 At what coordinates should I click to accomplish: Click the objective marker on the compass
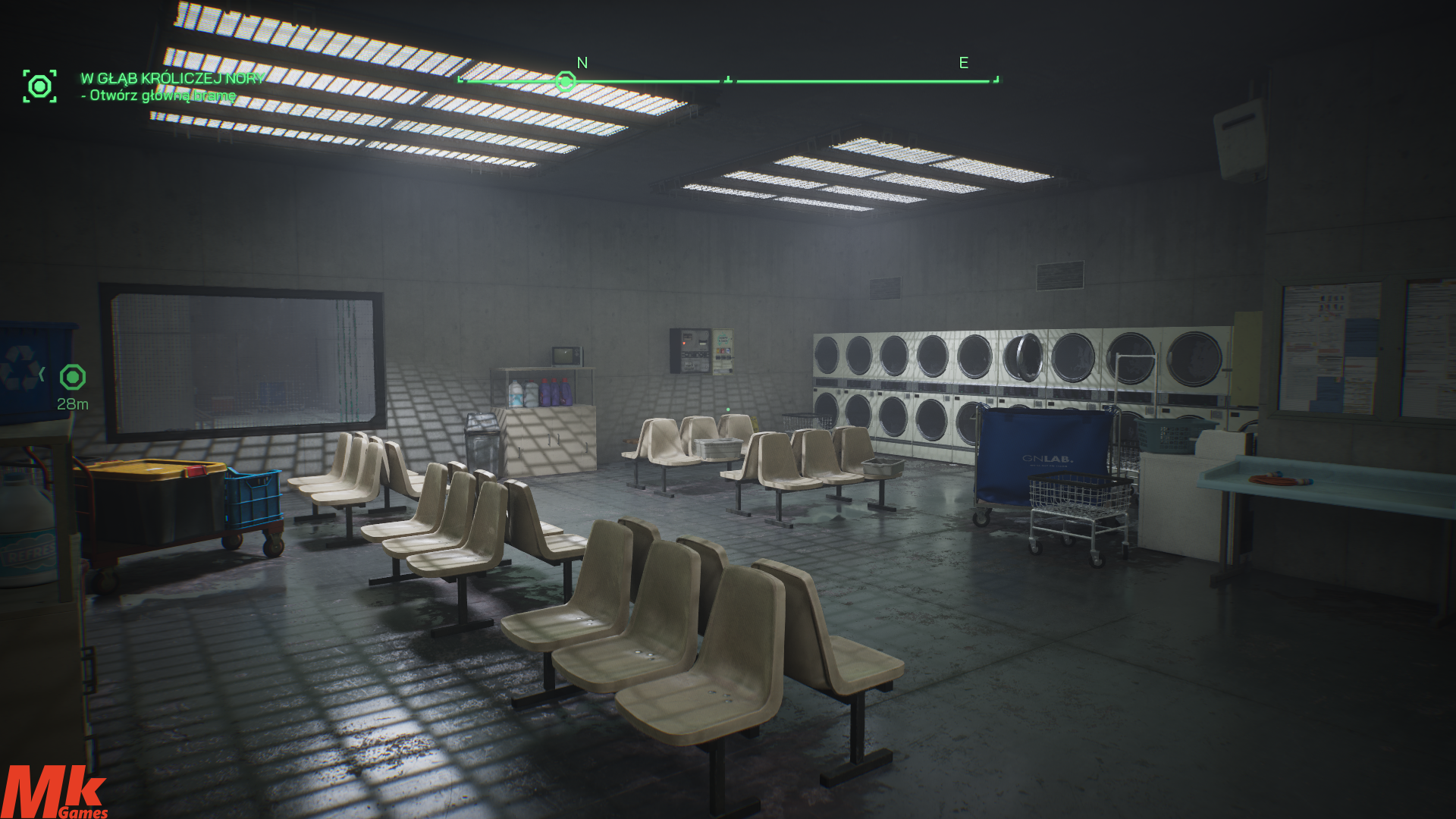pyautogui.click(x=565, y=81)
